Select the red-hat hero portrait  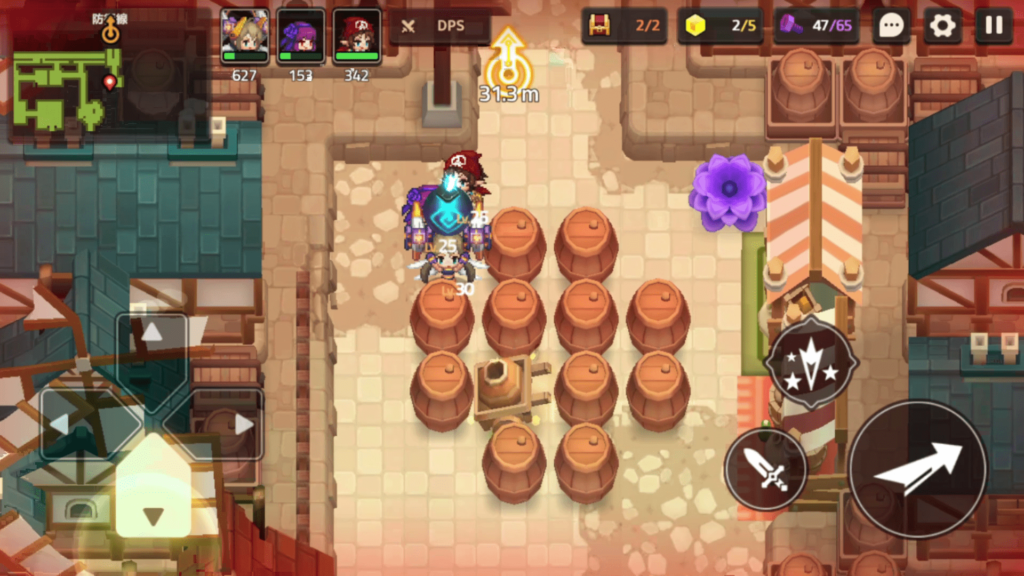[x=357, y=37]
